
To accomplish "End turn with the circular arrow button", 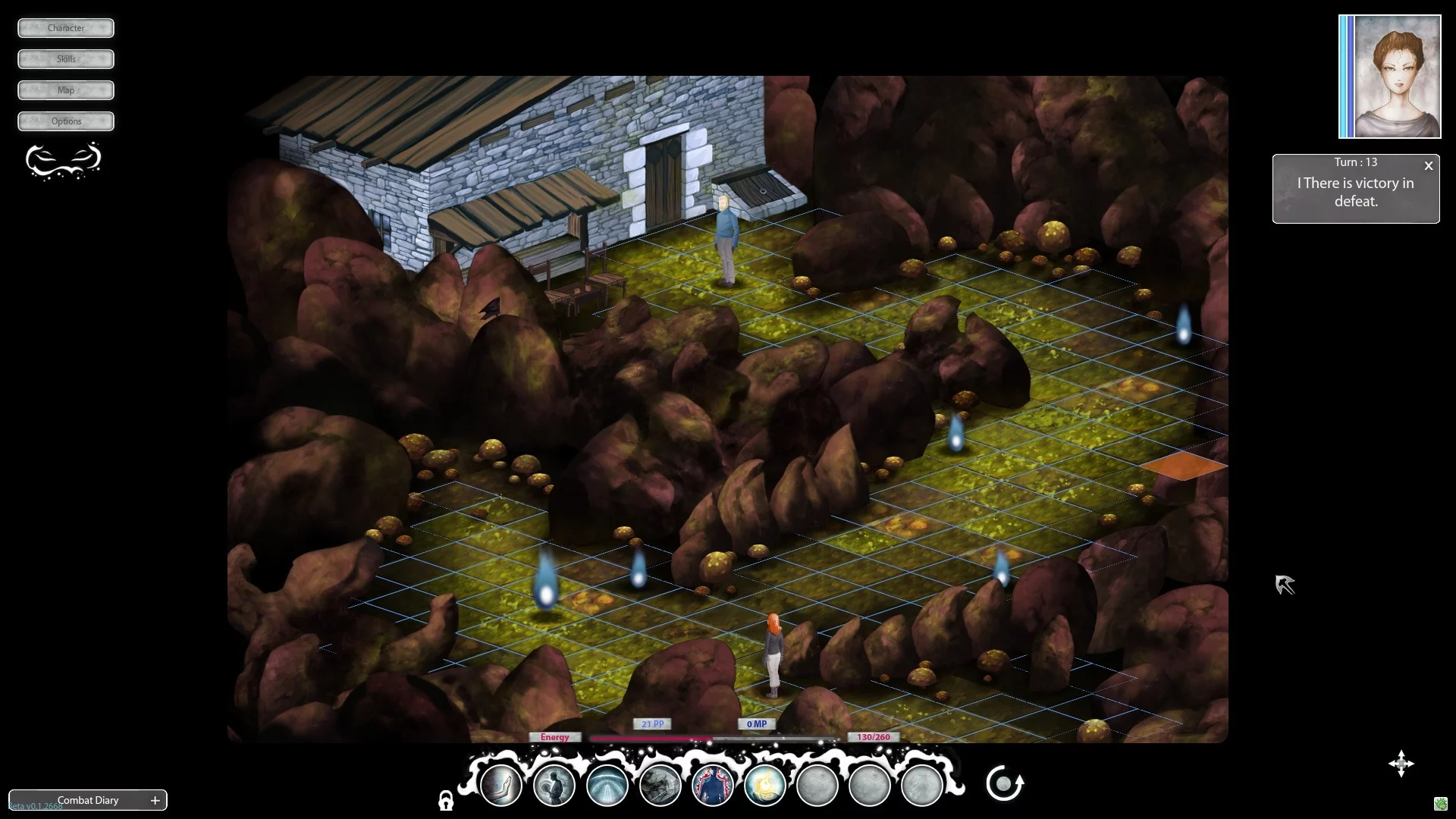I will click(1005, 783).
